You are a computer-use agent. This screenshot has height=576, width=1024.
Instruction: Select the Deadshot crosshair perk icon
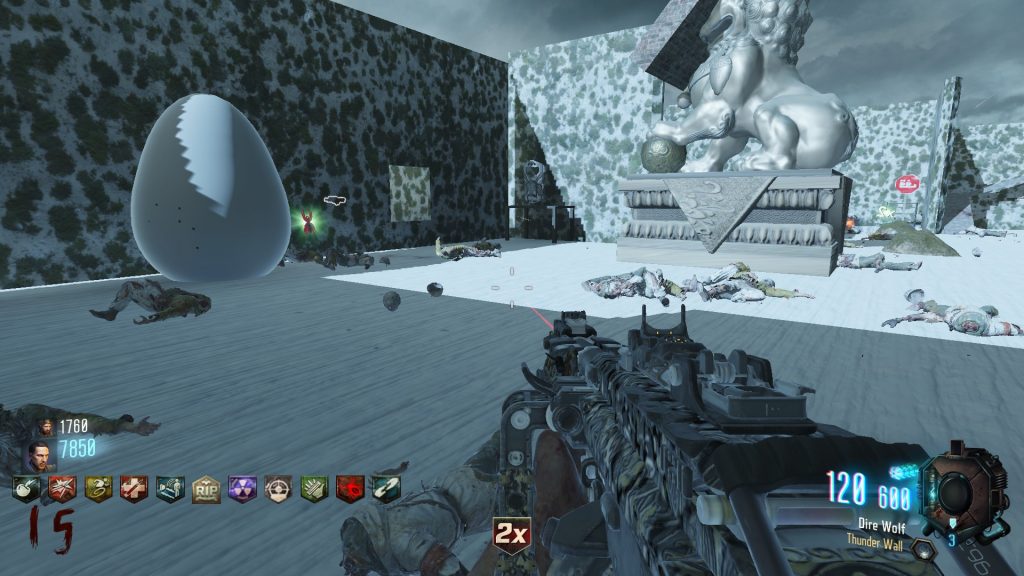pyautogui.click(x=278, y=489)
